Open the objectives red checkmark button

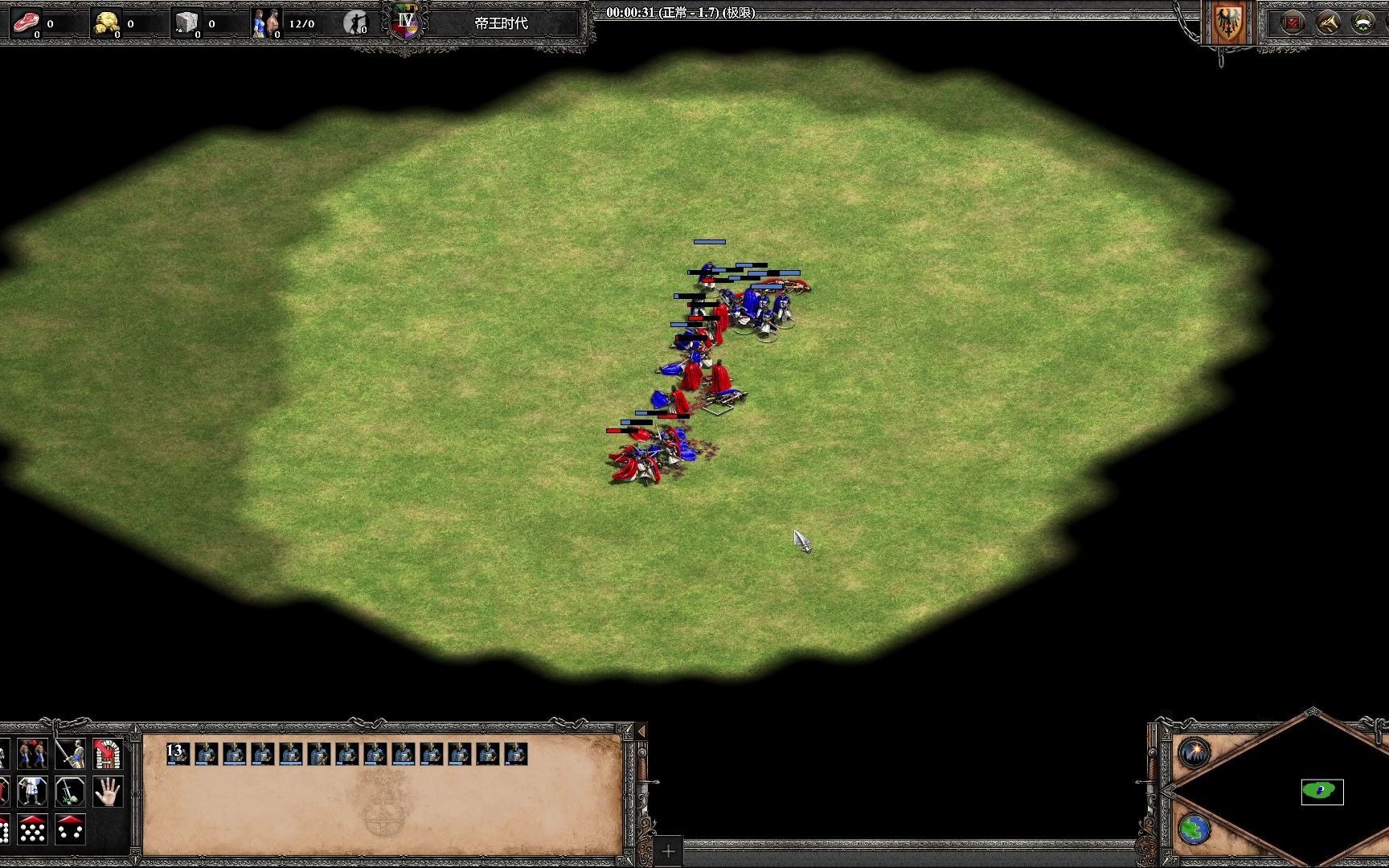1292,23
